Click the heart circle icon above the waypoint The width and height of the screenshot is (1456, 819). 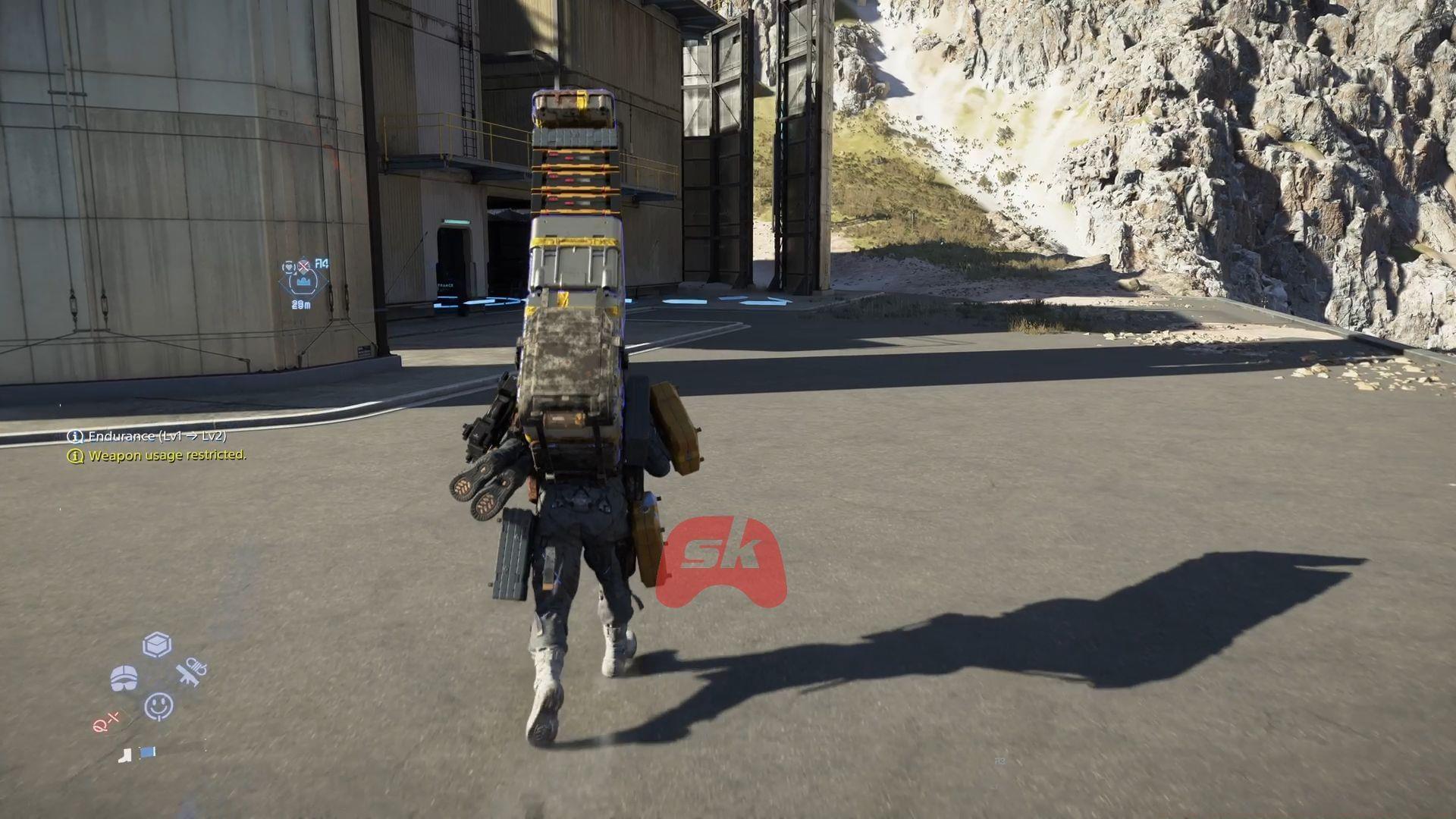289,268
